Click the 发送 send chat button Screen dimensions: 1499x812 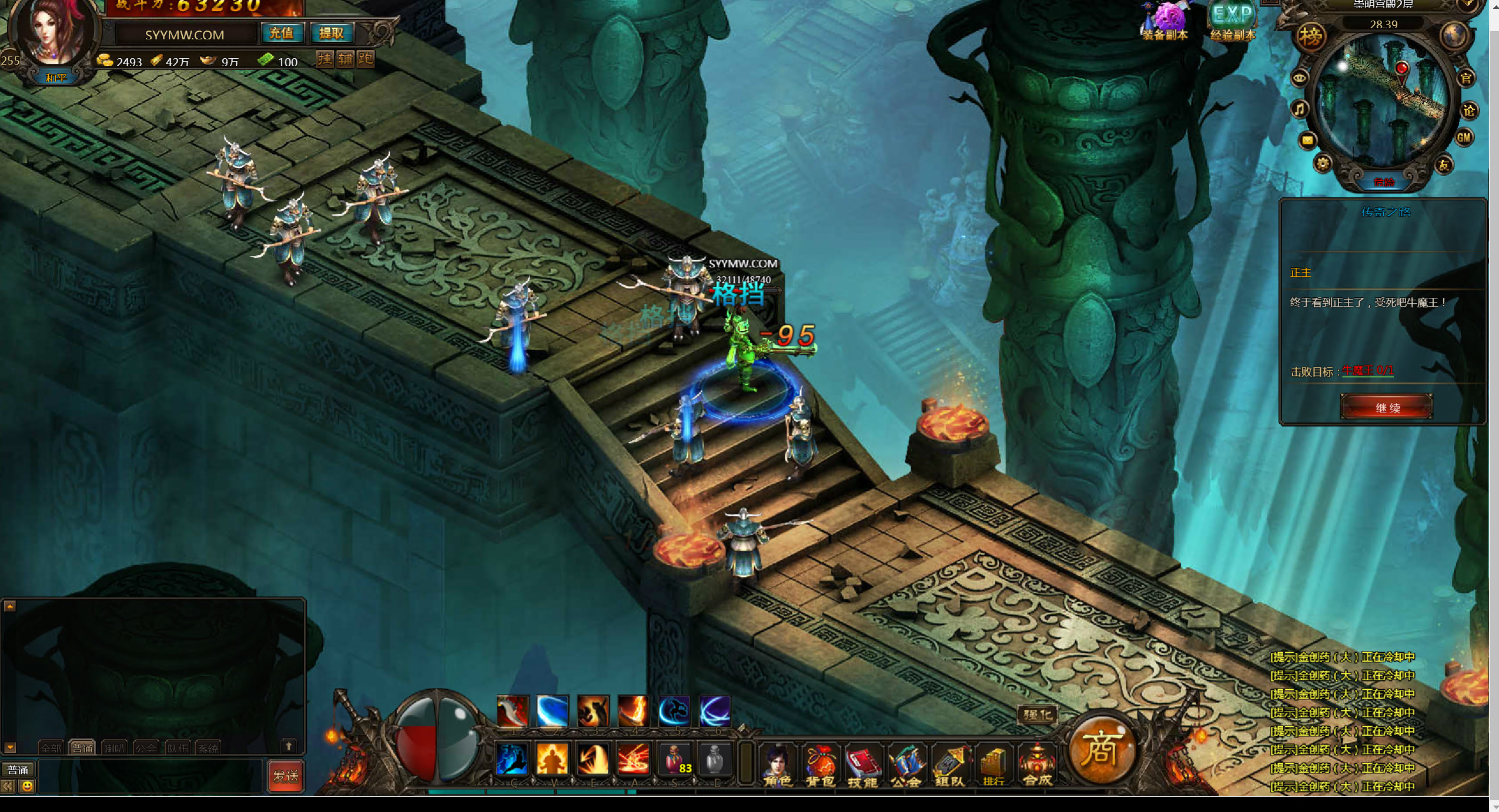(286, 776)
